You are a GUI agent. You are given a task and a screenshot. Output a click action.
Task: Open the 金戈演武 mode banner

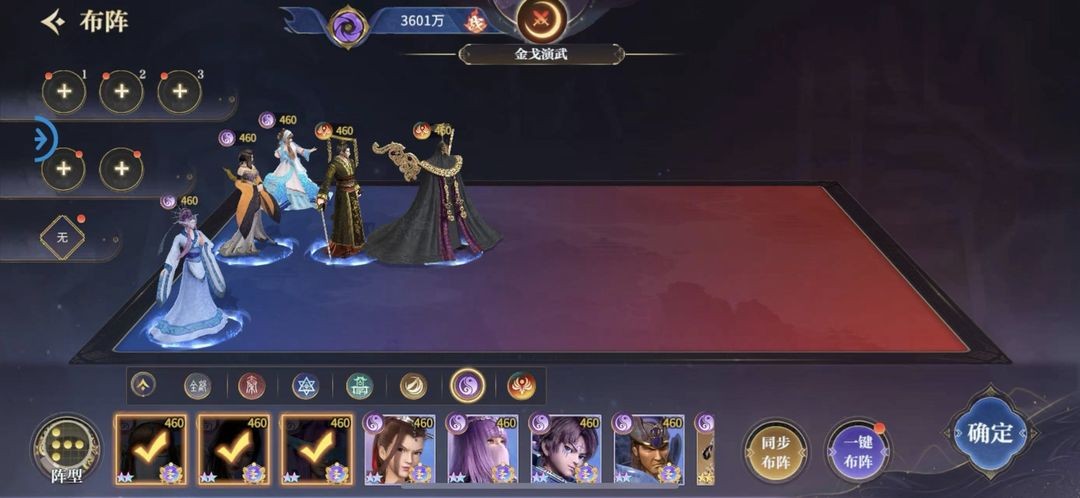tap(541, 54)
